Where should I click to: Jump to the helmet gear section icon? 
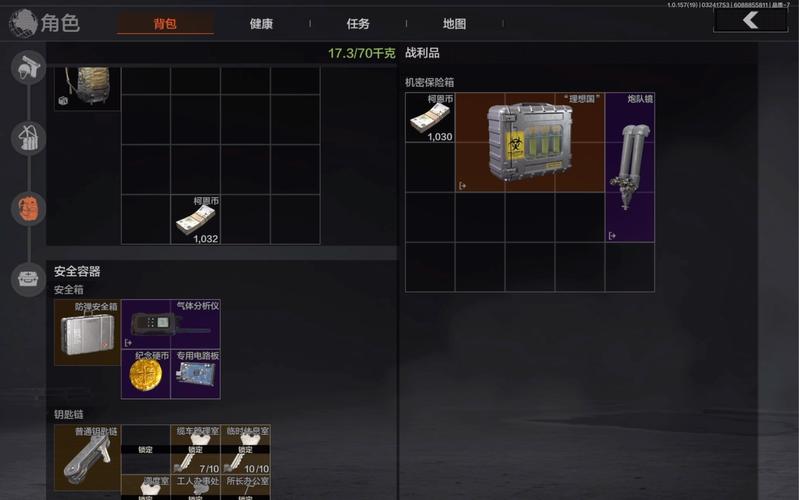27,68
